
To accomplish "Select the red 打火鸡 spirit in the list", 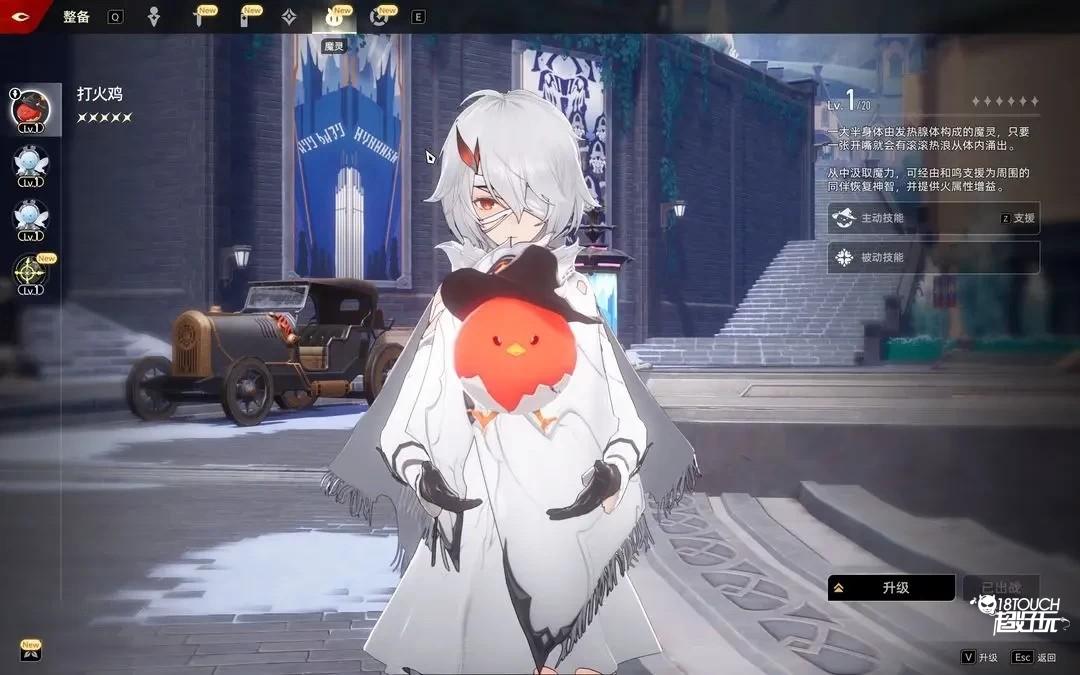I will pos(30,111).
